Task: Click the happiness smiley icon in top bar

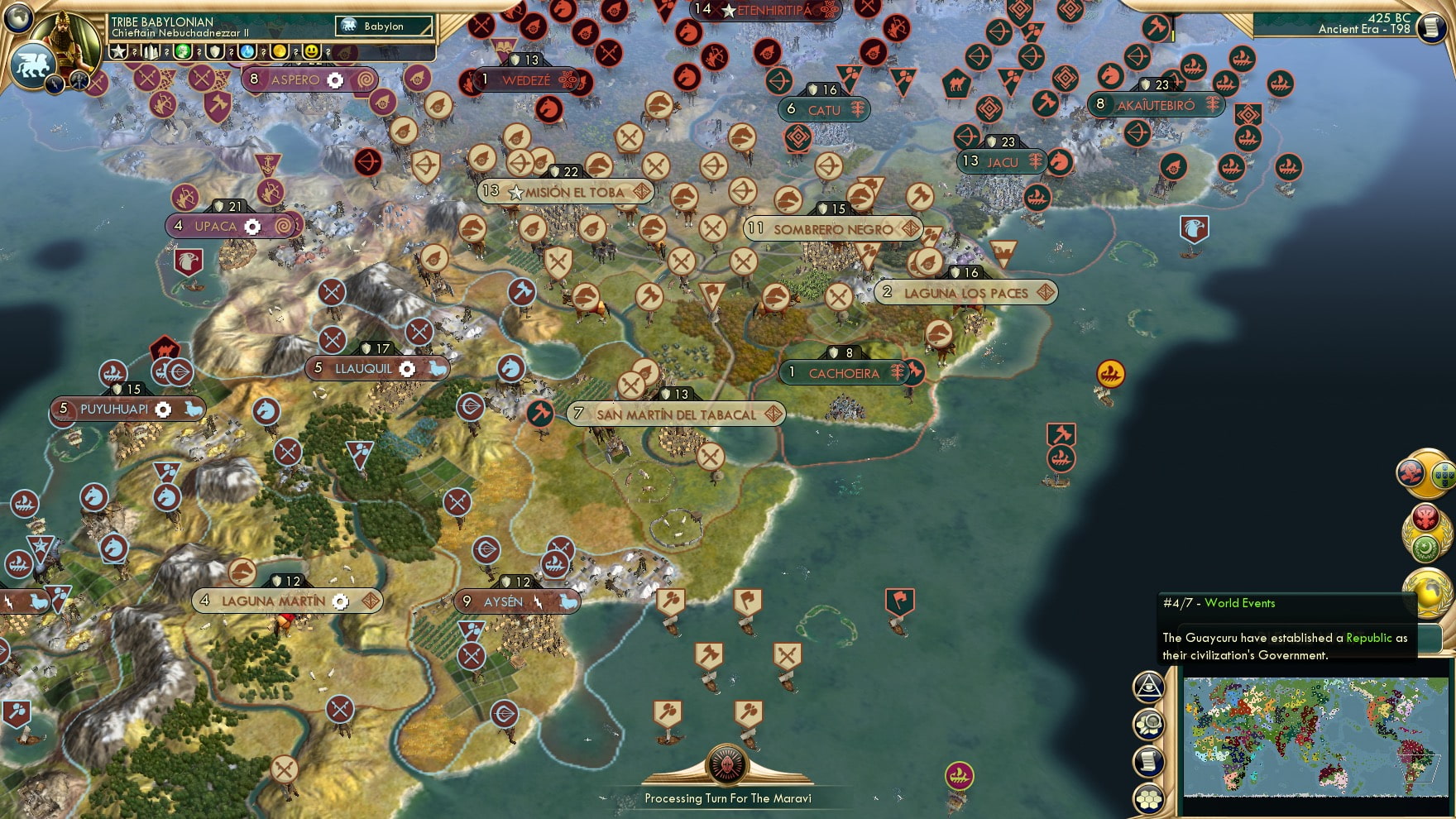Action: click(x=312, y=51)
